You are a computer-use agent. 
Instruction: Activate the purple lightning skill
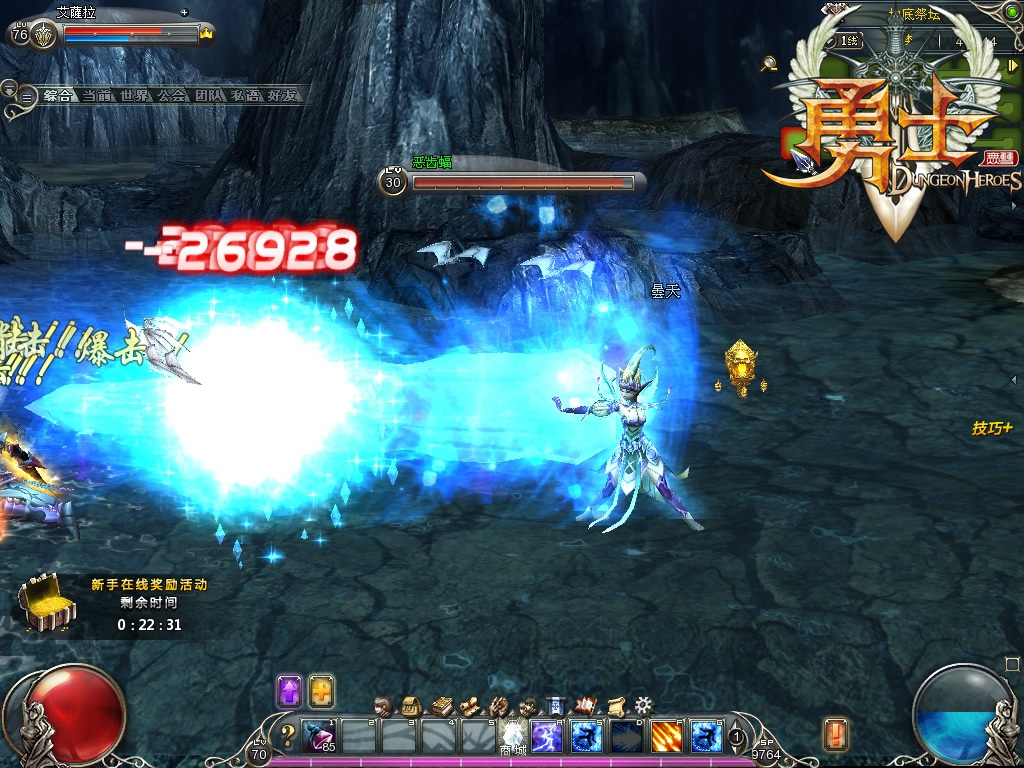547,737
